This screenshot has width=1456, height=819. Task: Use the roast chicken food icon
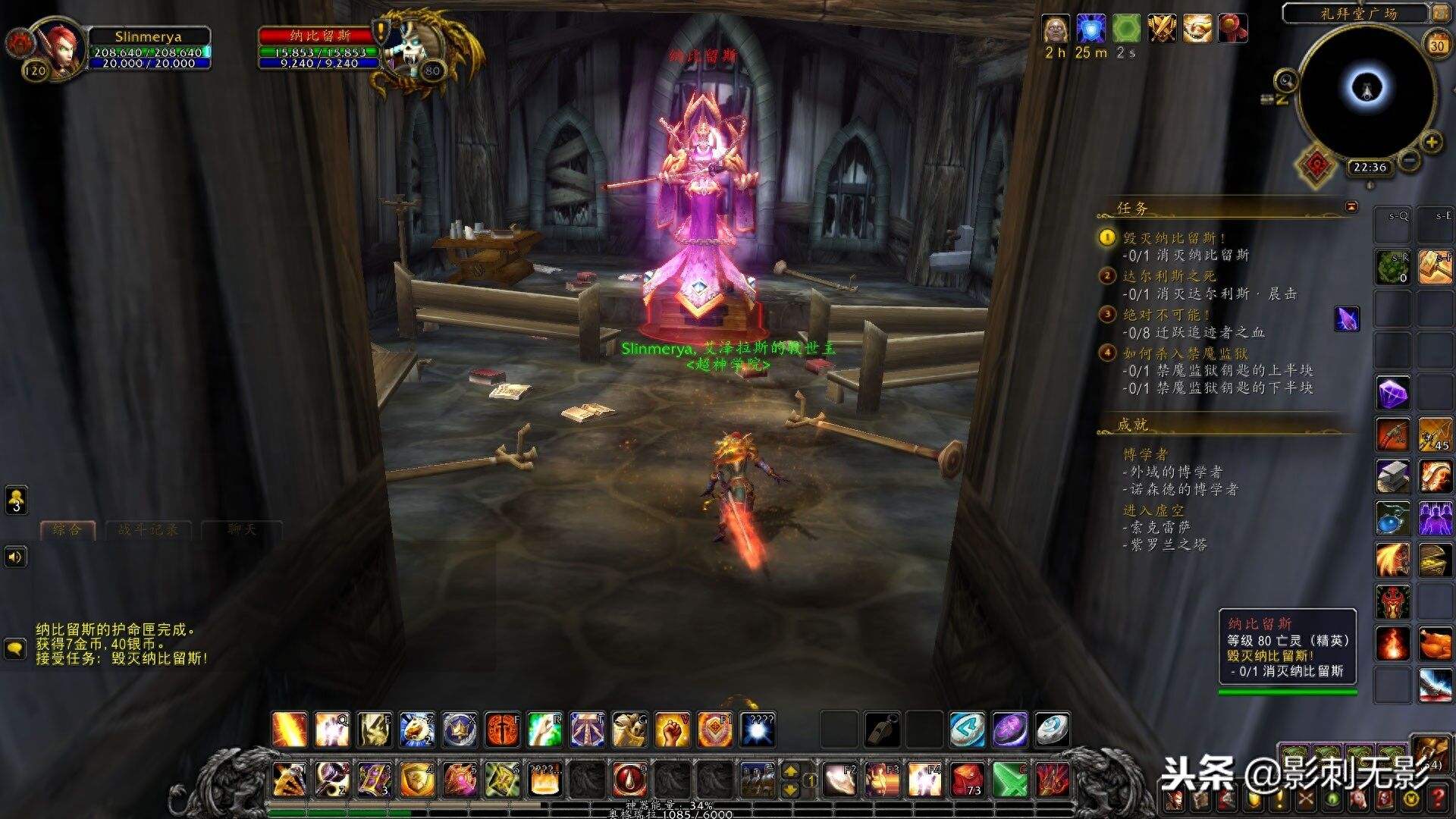[1435, 645]
